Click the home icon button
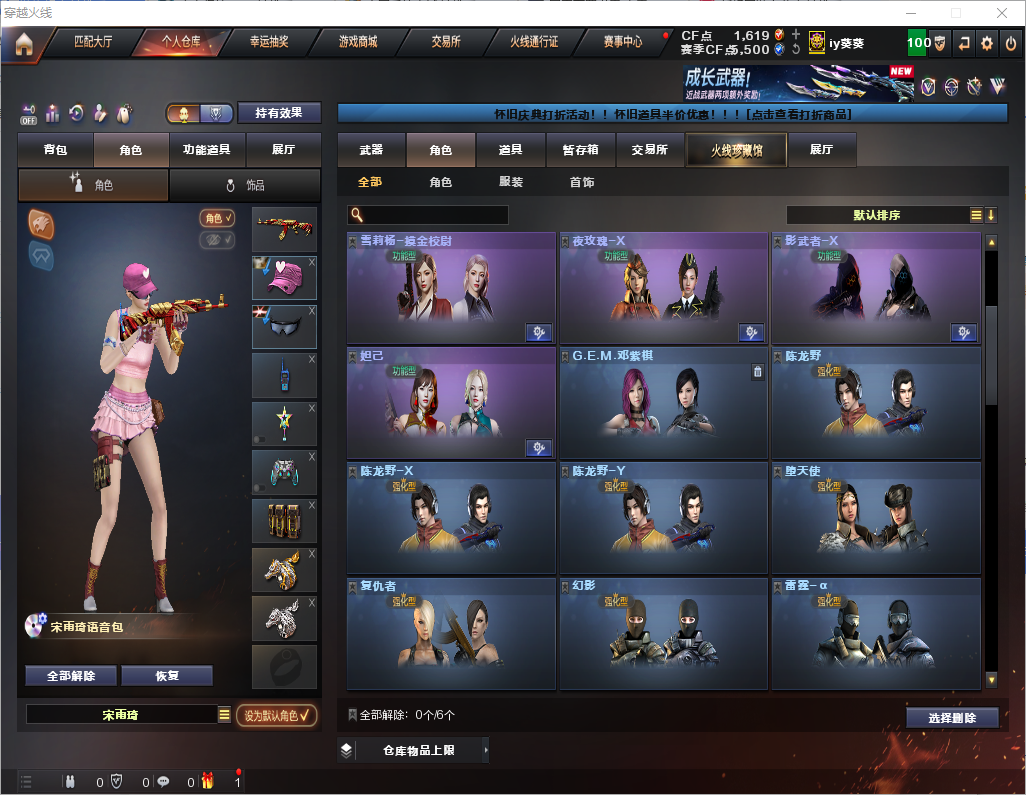The height and width of the screenshot is (795, 1026). click(x=23, y=43)
